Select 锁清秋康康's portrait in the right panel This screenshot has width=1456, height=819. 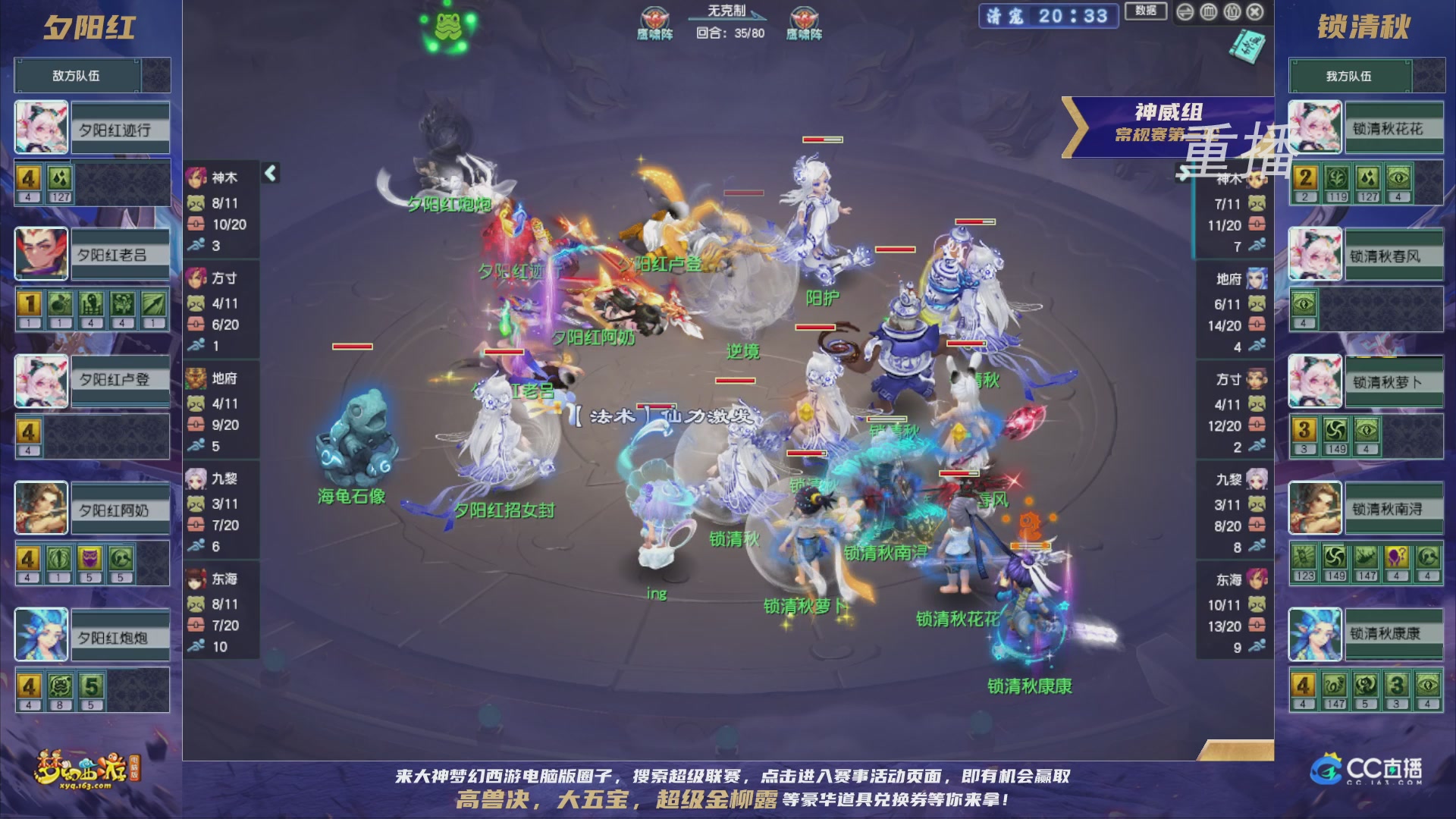[1316, 635]
